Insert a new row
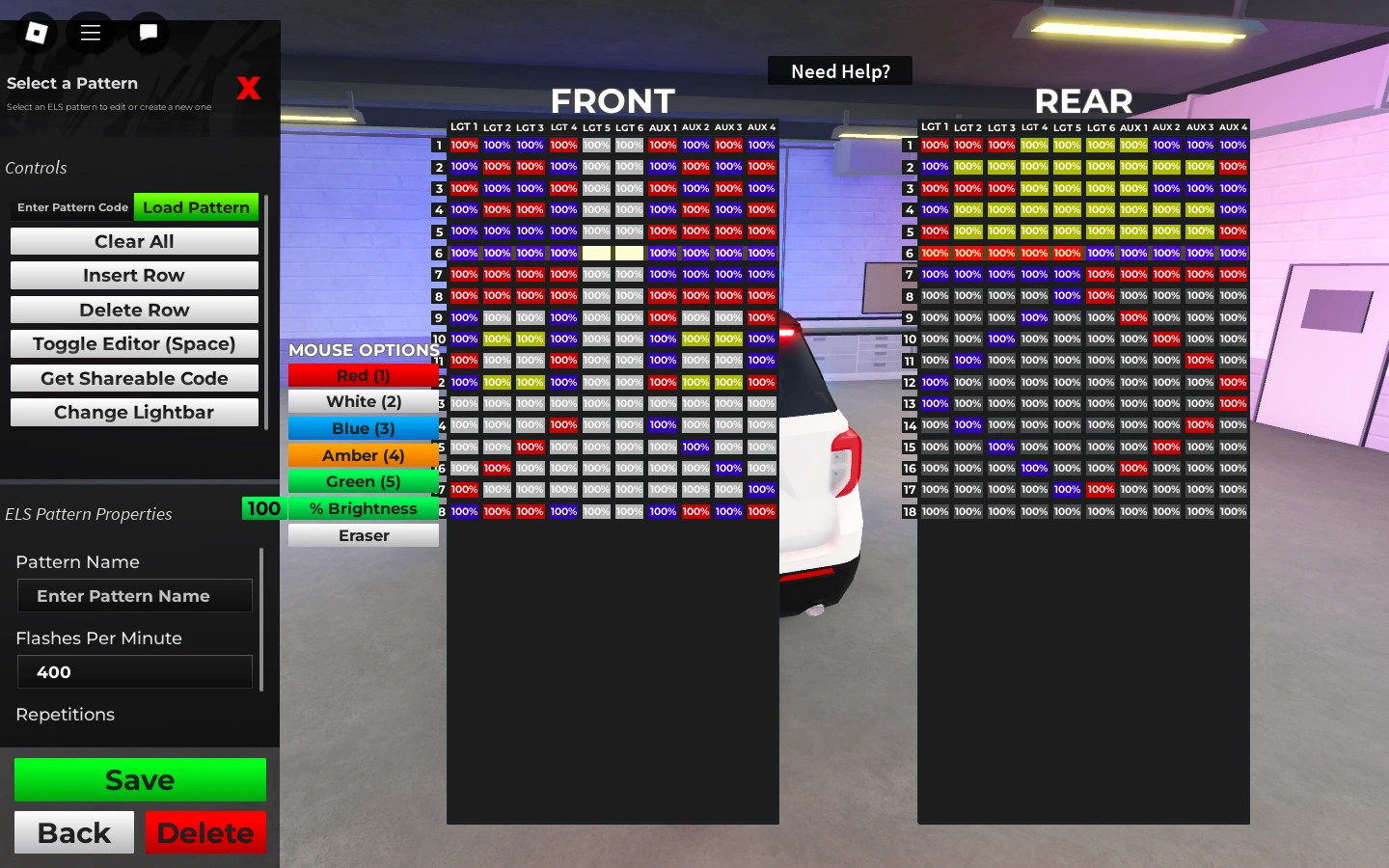The width and height of the screenshot is (1389, 868). (x=134, y=275)
